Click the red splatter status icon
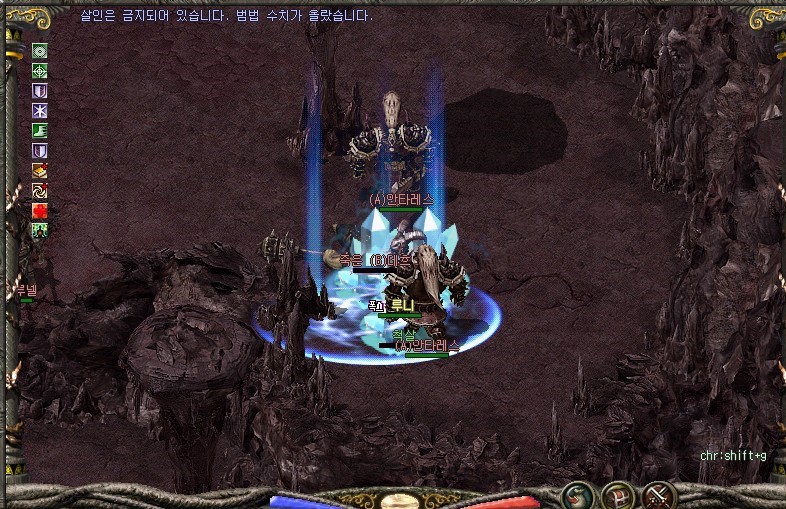786x509 pixels. tap(40, 210)
